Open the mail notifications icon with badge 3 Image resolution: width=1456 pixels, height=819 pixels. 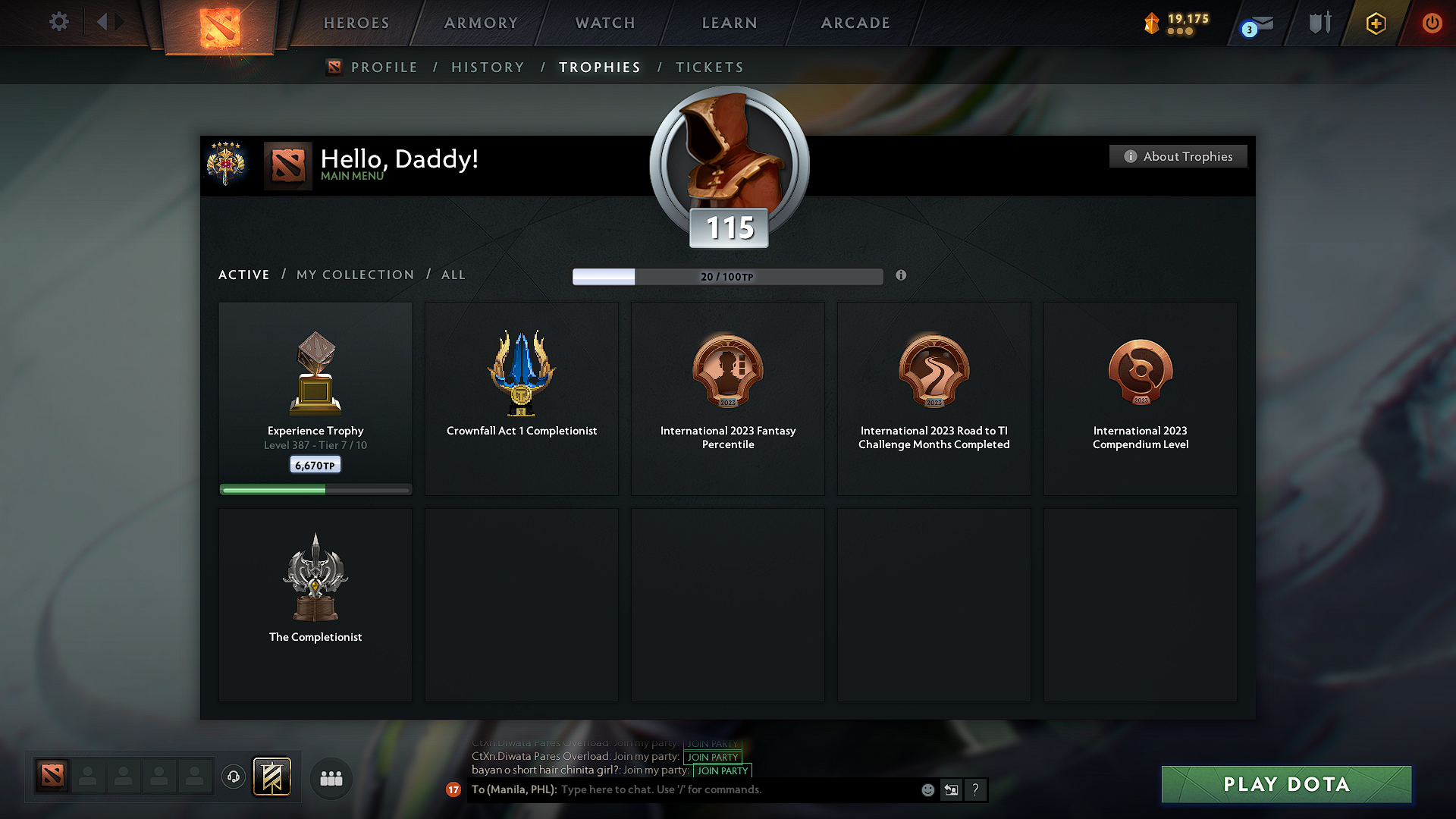coord(1258,24)
